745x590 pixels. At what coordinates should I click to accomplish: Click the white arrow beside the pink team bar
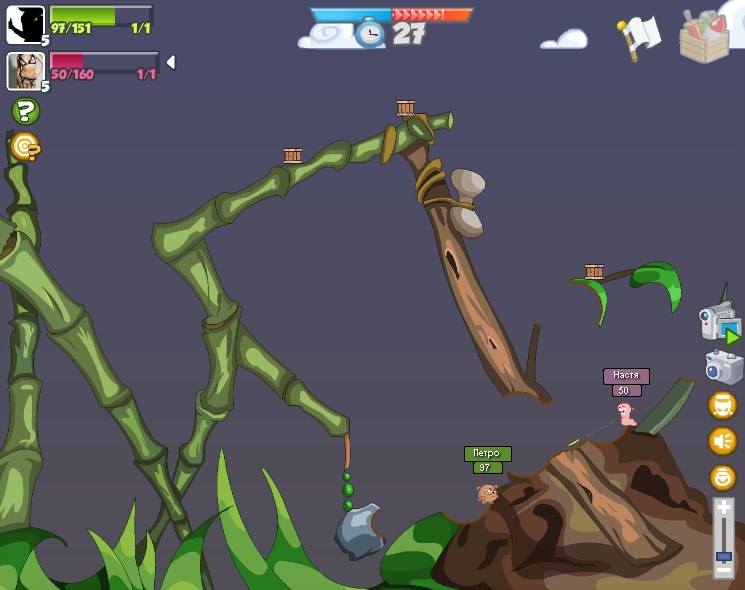coord(170,62)
